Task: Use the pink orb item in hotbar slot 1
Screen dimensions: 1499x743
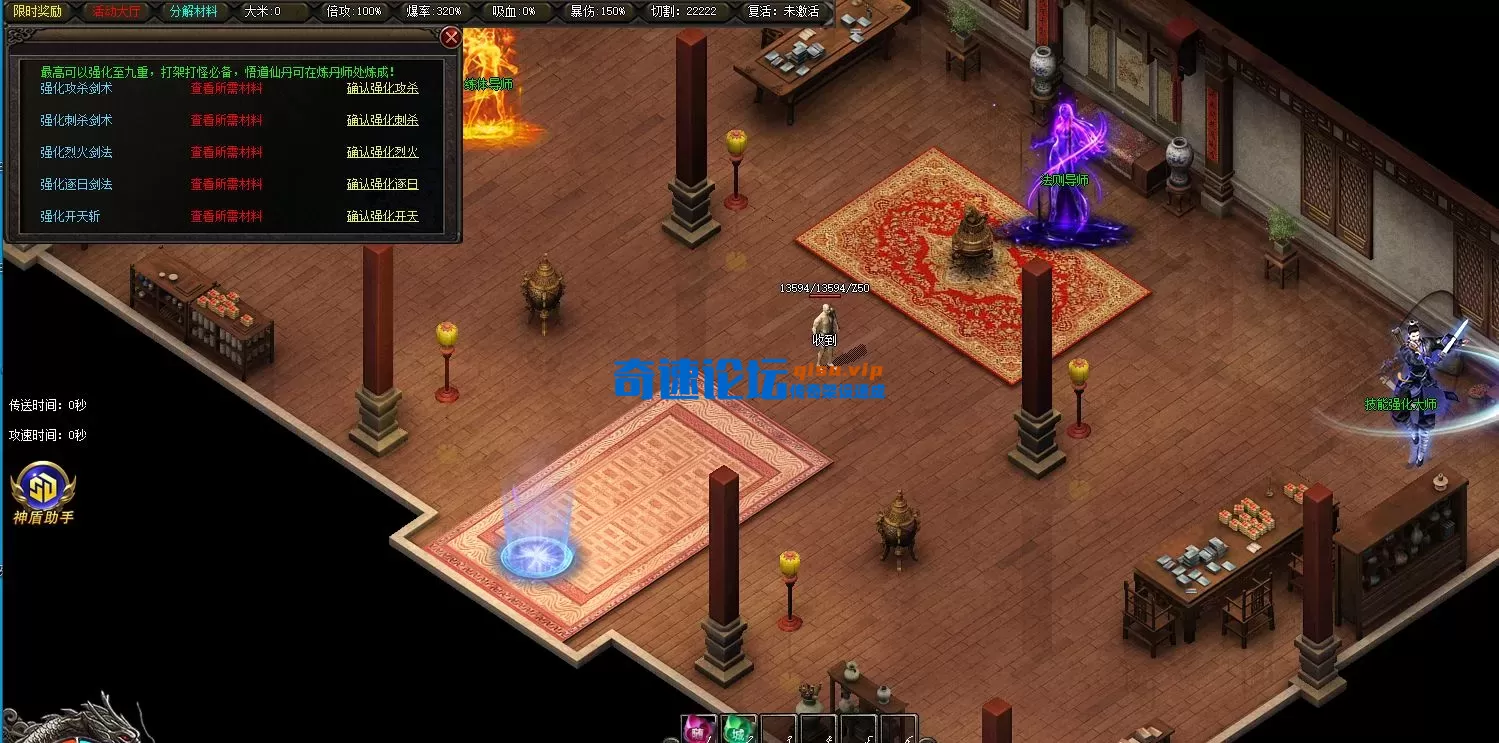Action: 699,730
